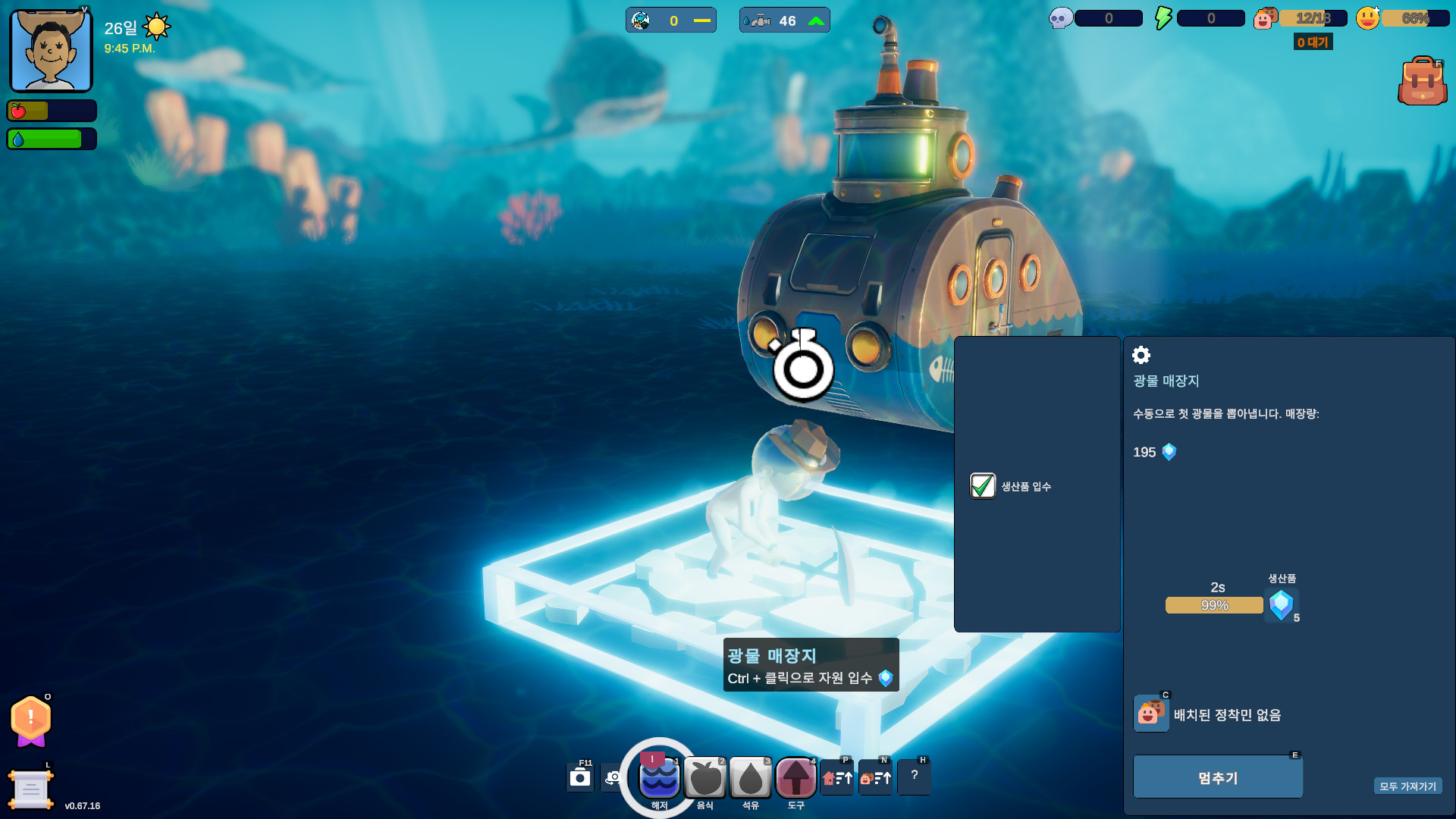
Task: Toggle the 생산품 입수 checkbox
Action: coord(983,486)
